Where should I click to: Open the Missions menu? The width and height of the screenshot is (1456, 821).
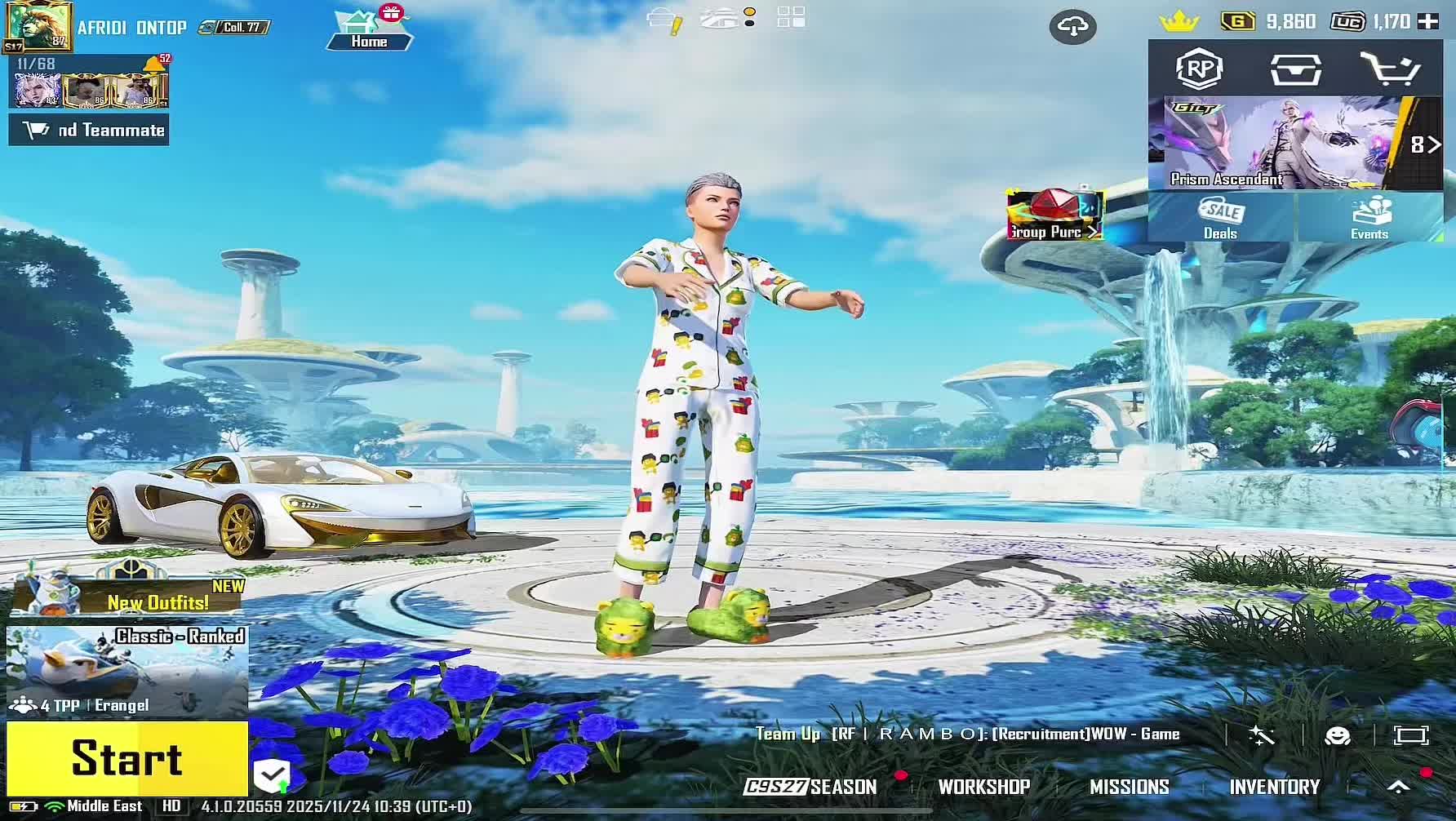click(x=1129, y=787)
